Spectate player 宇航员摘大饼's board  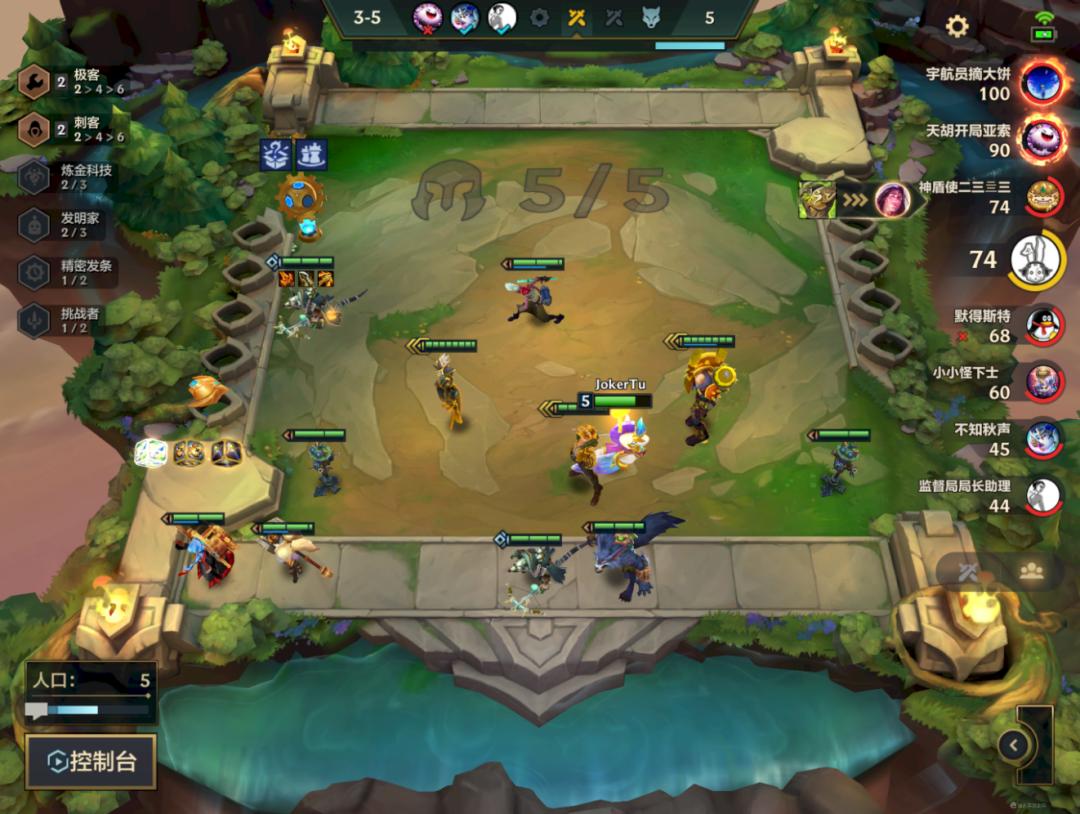pyautogui.click(x=1042, y=83)
